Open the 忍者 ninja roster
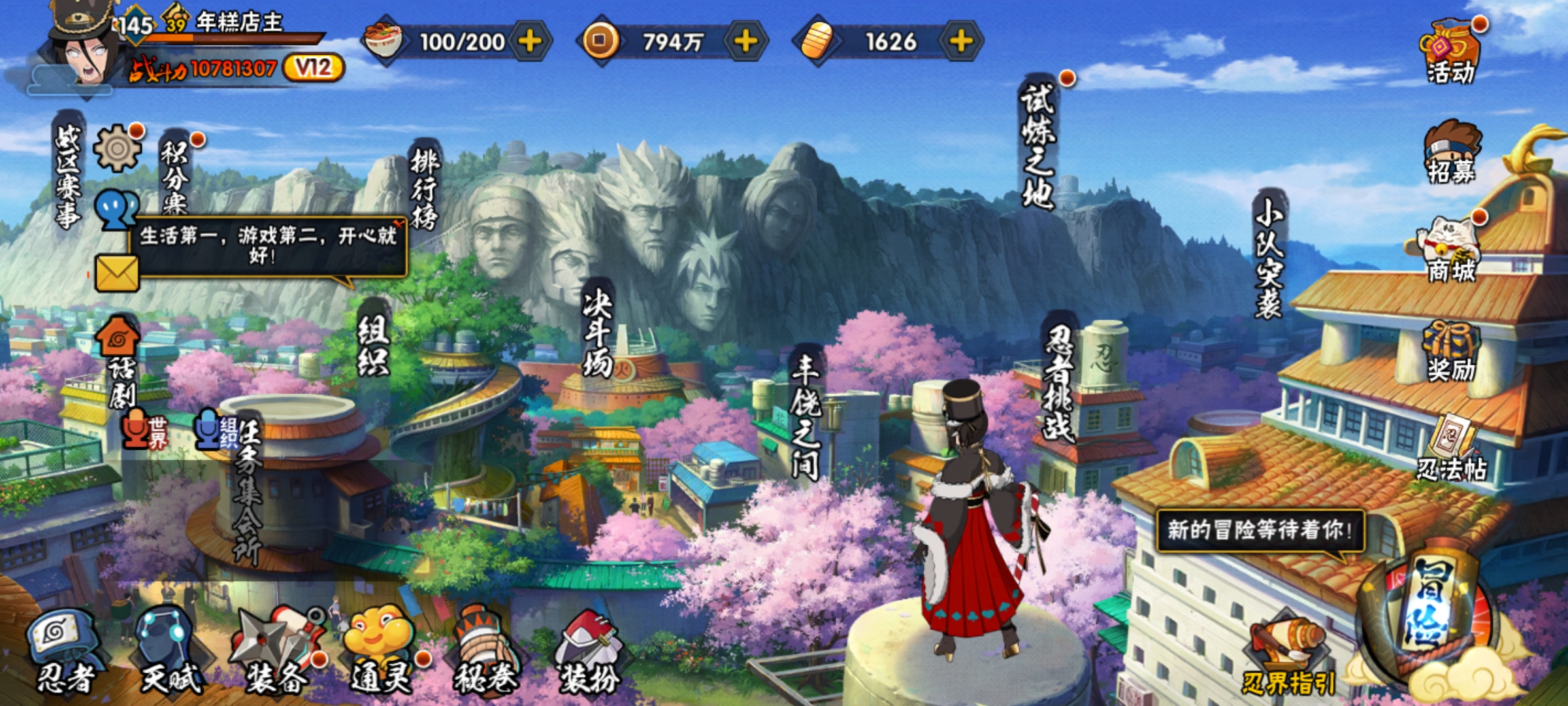The width and height of the screenshot is (1568, 706). coord(64,650)
